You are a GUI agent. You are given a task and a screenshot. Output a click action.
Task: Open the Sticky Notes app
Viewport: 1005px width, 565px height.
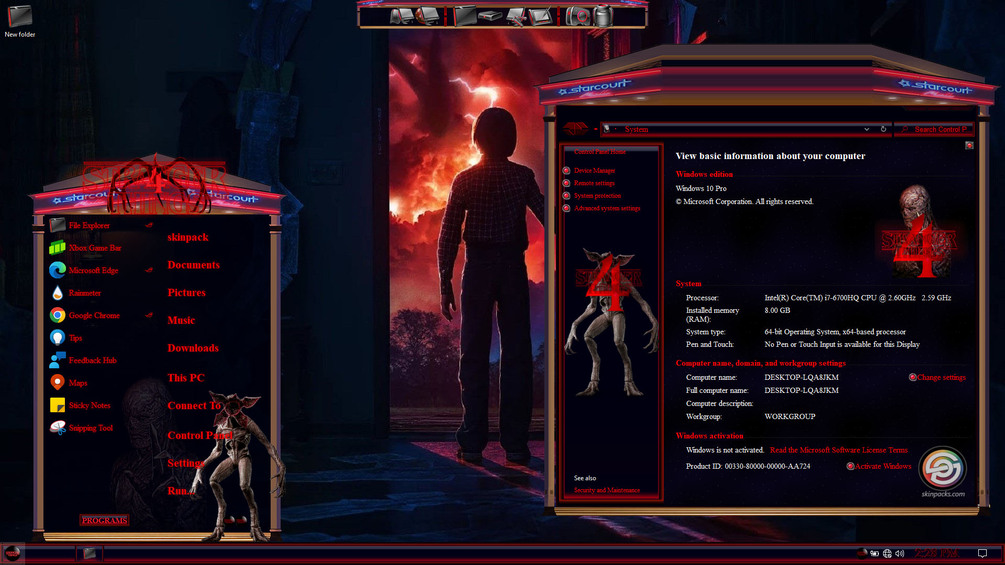pos(89,406)
